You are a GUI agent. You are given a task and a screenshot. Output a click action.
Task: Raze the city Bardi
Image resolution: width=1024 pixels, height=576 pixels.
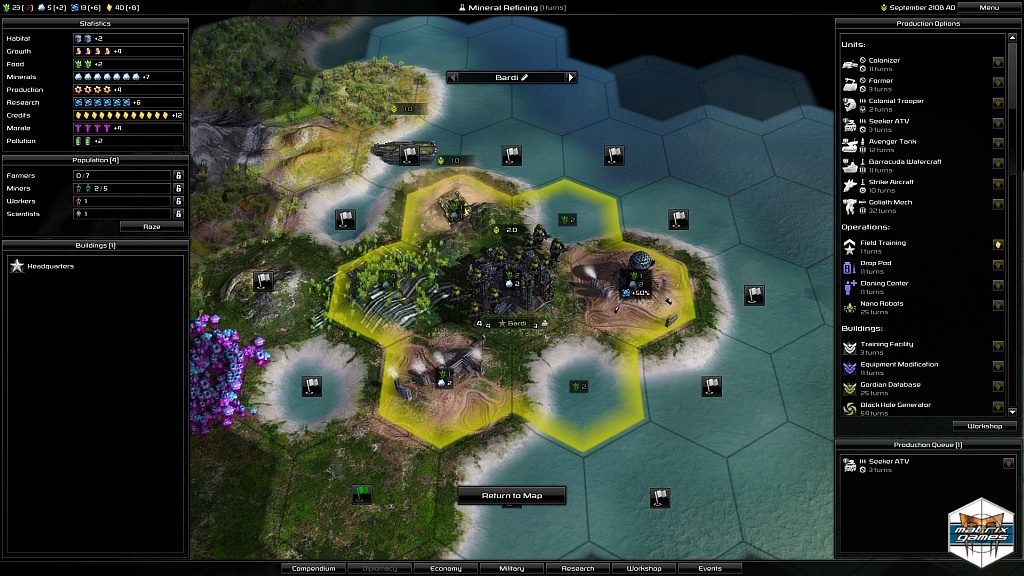151,227
